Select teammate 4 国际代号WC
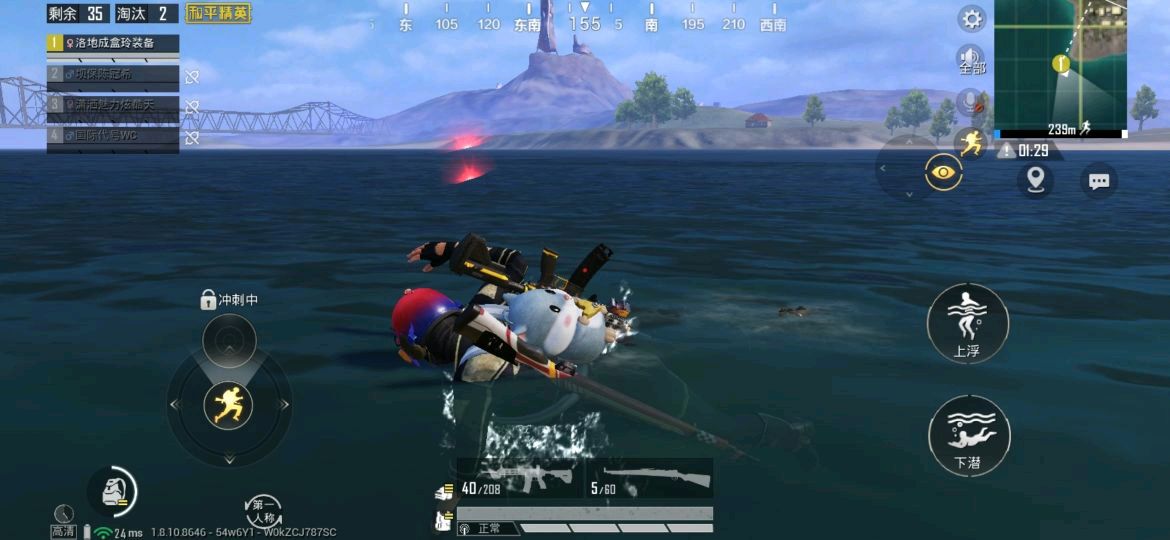 113,136
